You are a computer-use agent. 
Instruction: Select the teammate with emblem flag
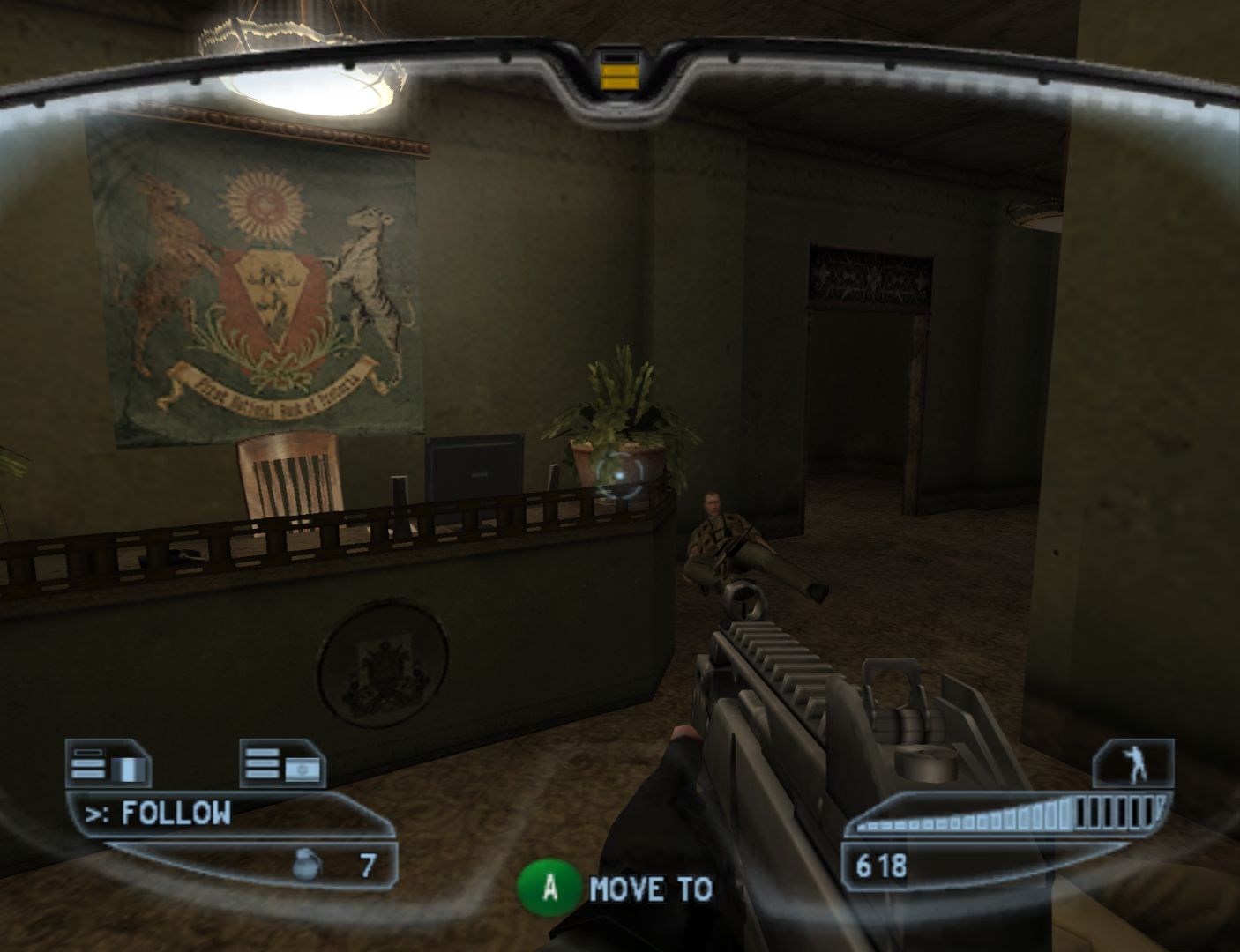283,764
